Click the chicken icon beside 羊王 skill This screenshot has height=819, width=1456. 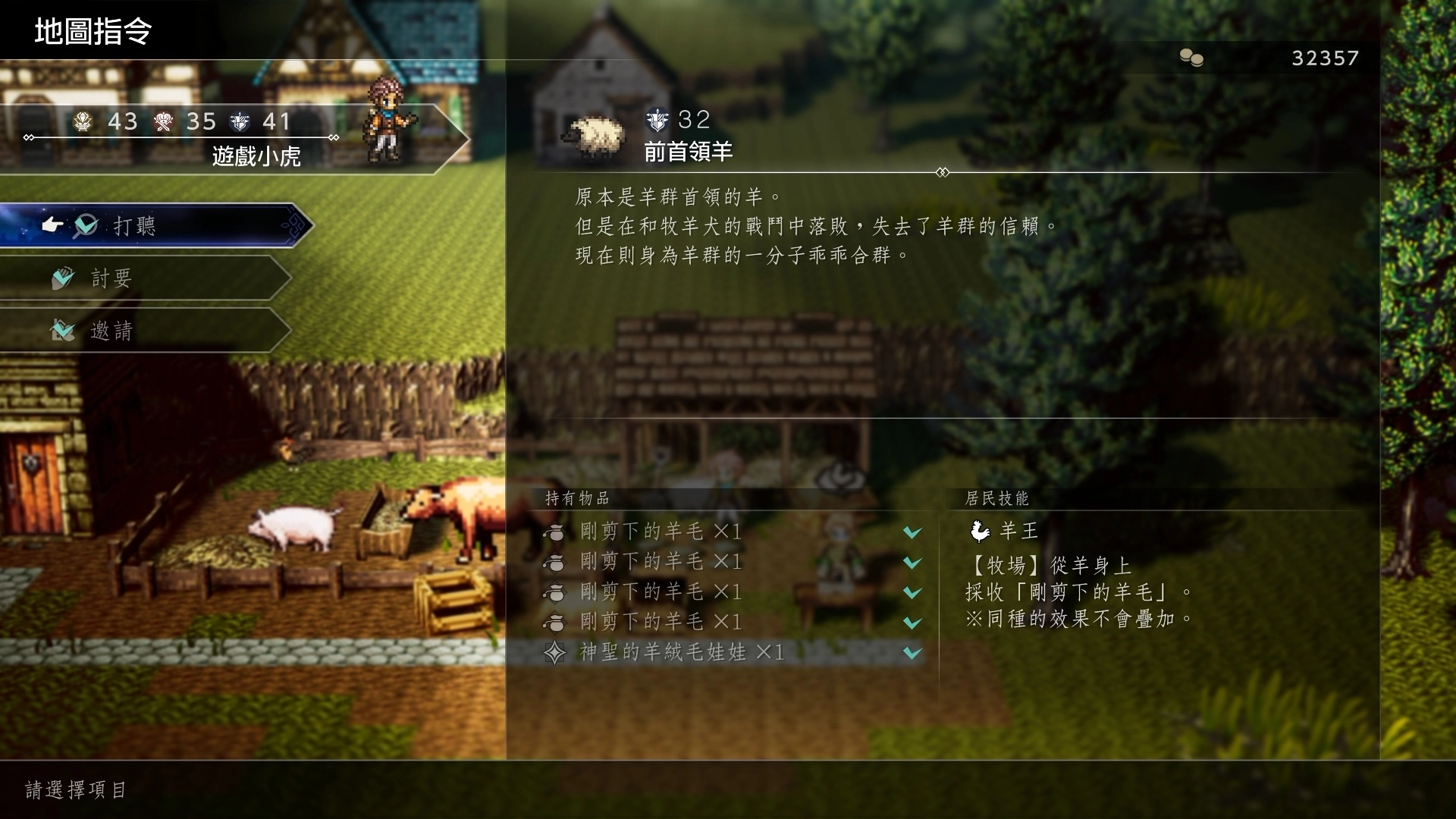point(982,531)
